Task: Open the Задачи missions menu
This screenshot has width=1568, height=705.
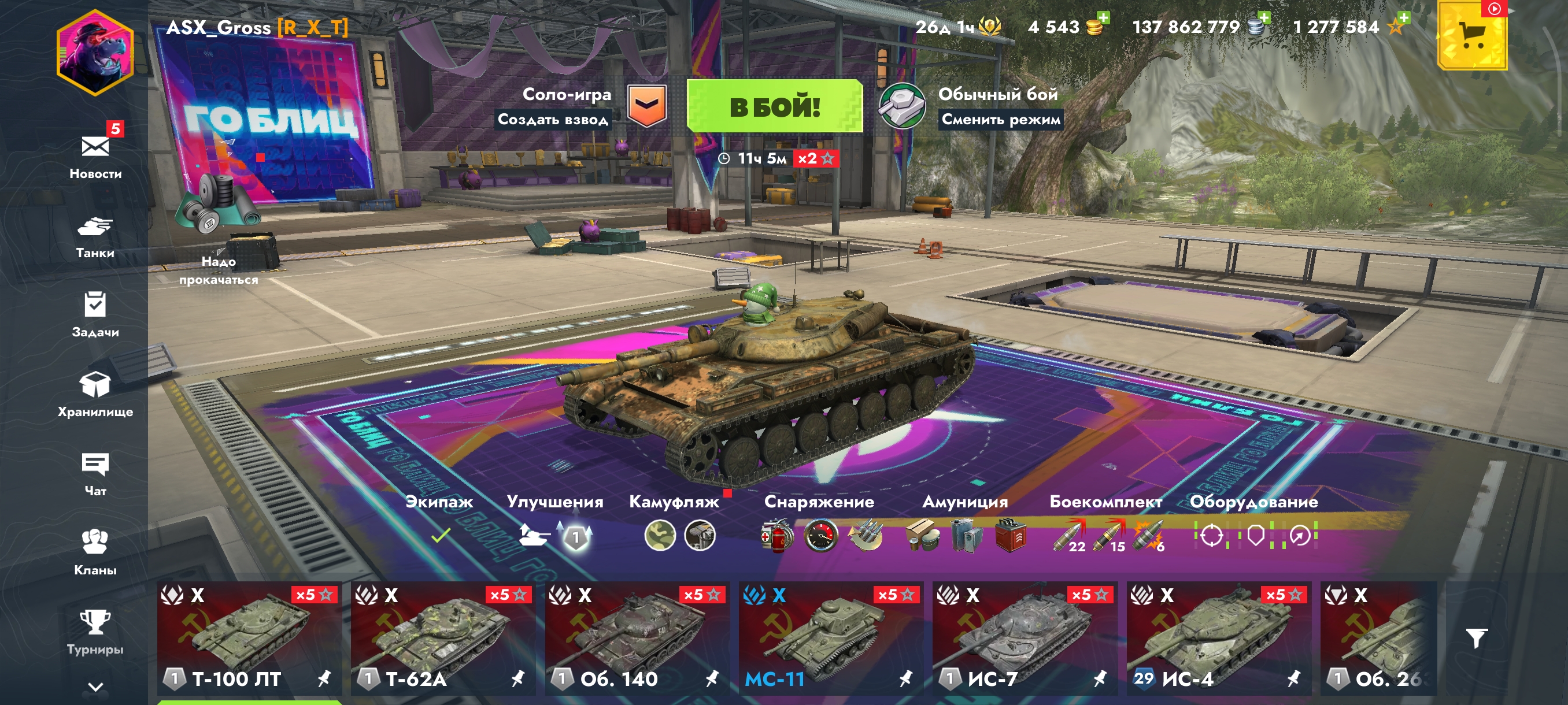Action: pyautogui.click(x=95, y=314)
